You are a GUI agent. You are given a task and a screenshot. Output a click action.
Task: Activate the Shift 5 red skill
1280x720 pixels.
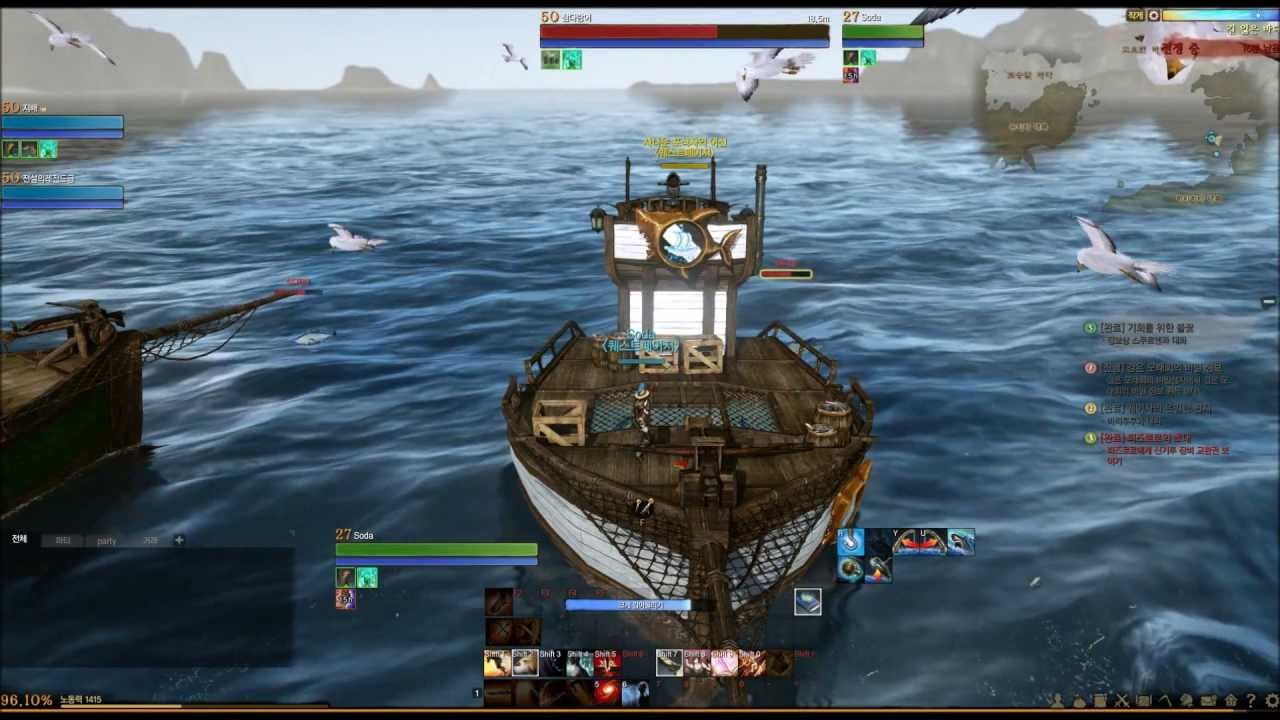606,663
